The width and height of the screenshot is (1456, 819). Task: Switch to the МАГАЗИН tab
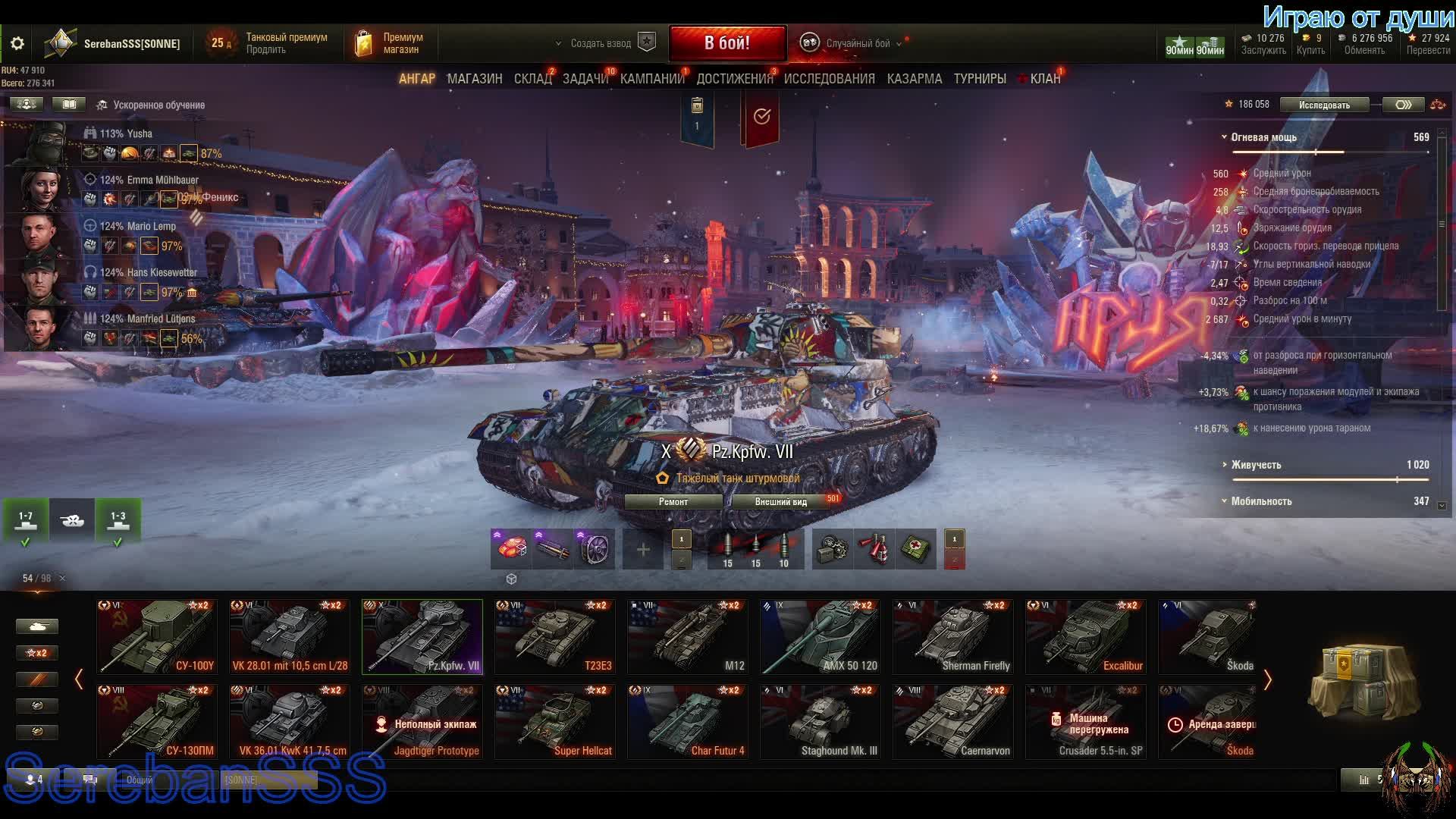point(474,79)
